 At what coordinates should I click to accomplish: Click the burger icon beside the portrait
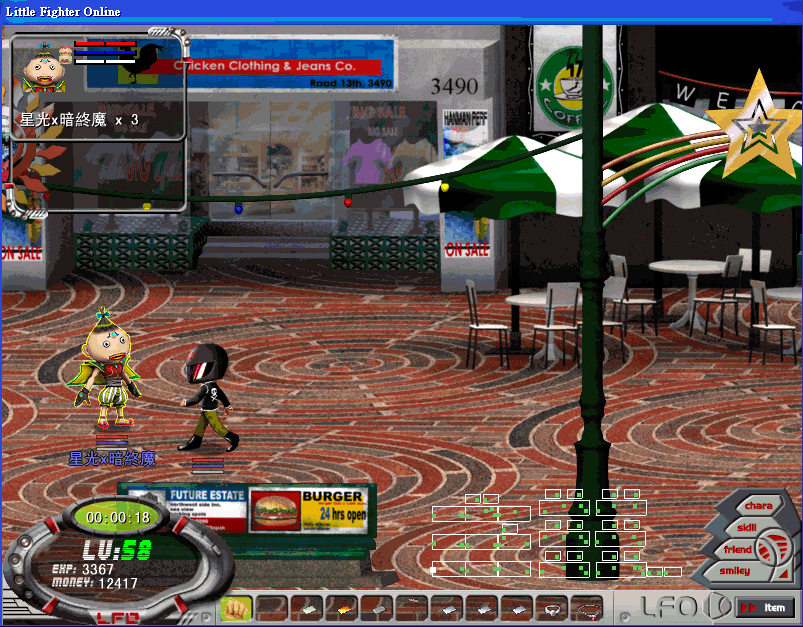coord(66,57)
